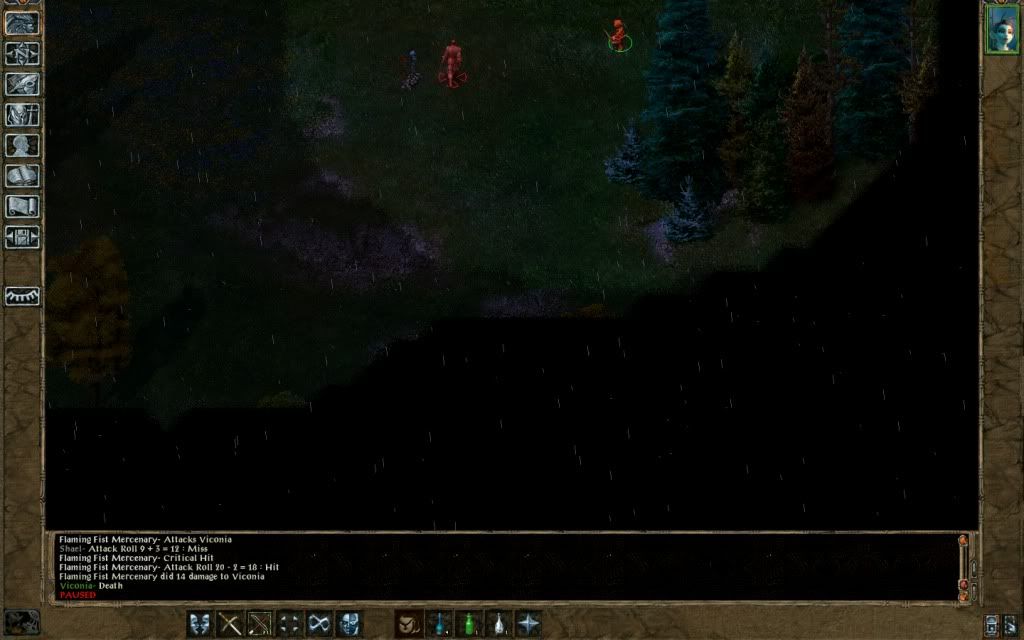This screenshot has width=1024, height=640.
Task: Open the journal with the quill icon
Action: [x=22, y=84]
